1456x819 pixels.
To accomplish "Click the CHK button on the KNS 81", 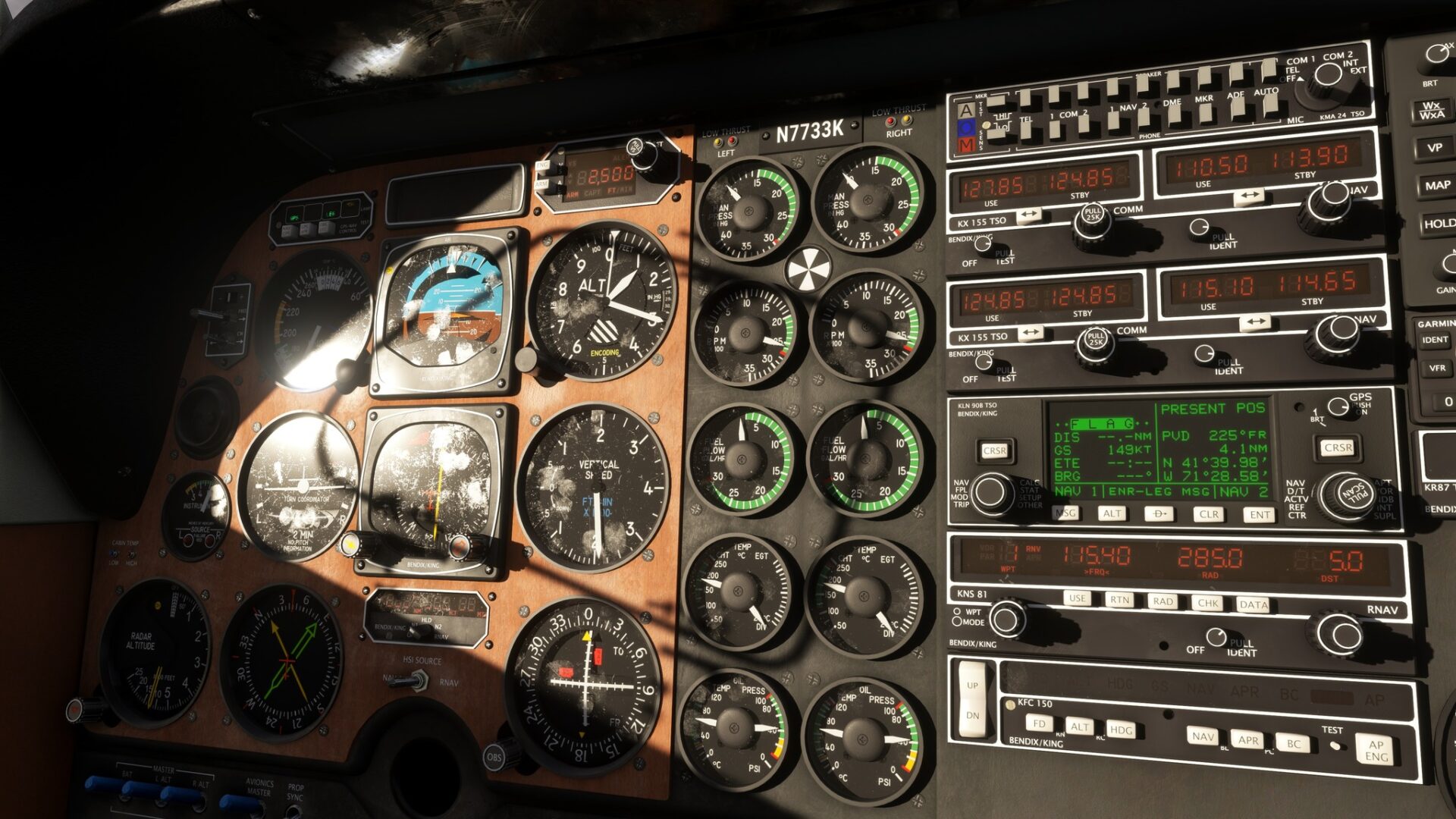I will coord(1207,604).
